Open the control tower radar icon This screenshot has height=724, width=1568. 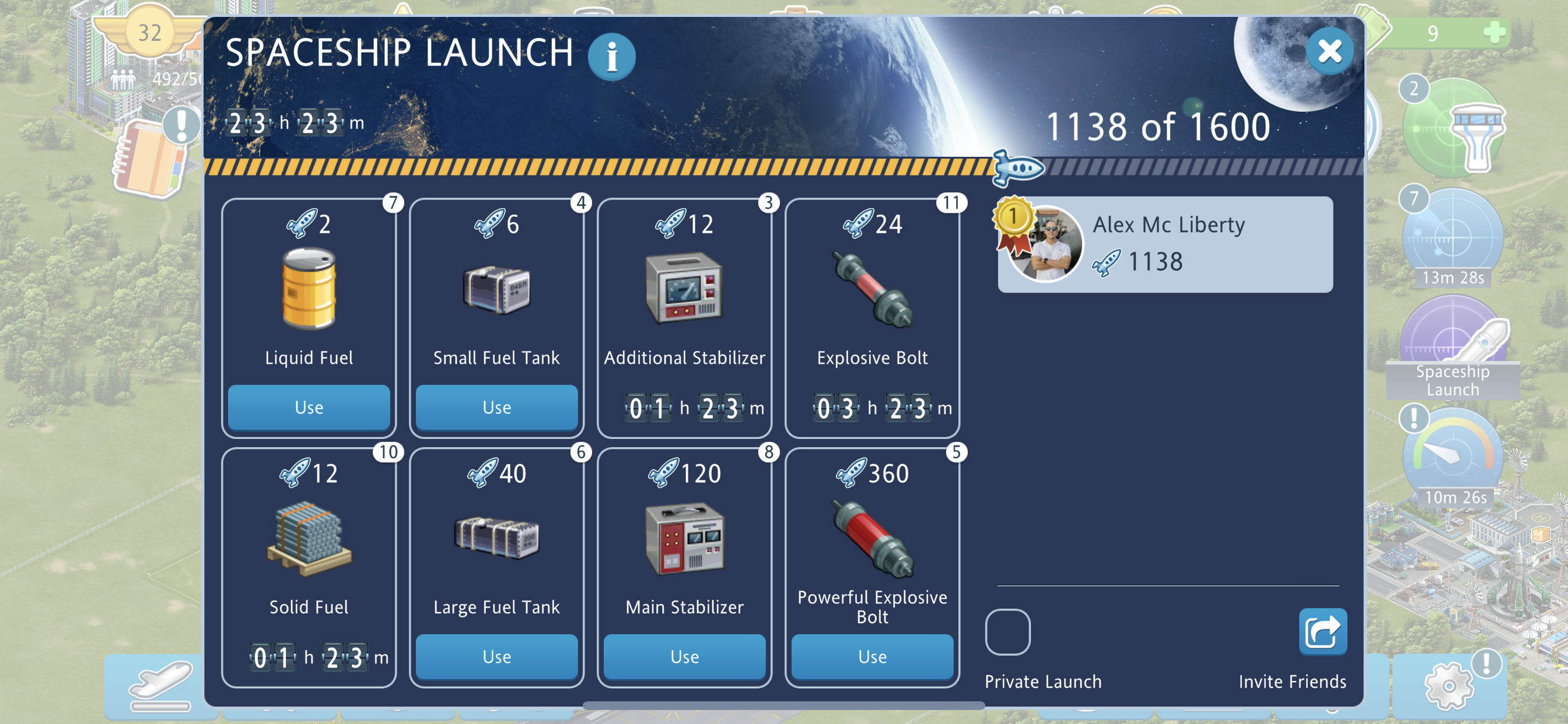[1455, 129]
